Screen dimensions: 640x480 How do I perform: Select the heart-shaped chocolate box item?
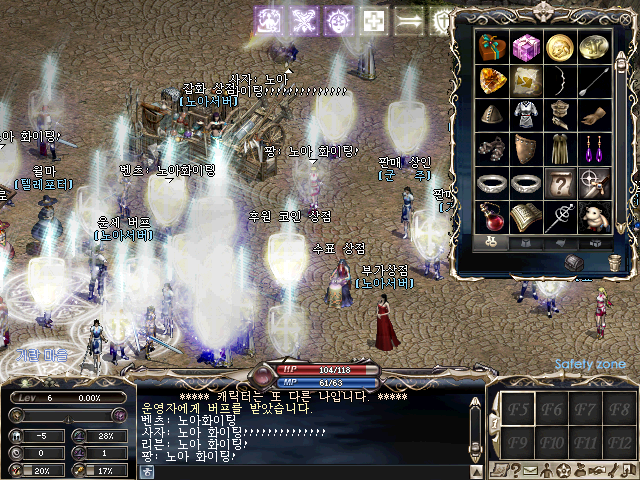click(492, 47)
